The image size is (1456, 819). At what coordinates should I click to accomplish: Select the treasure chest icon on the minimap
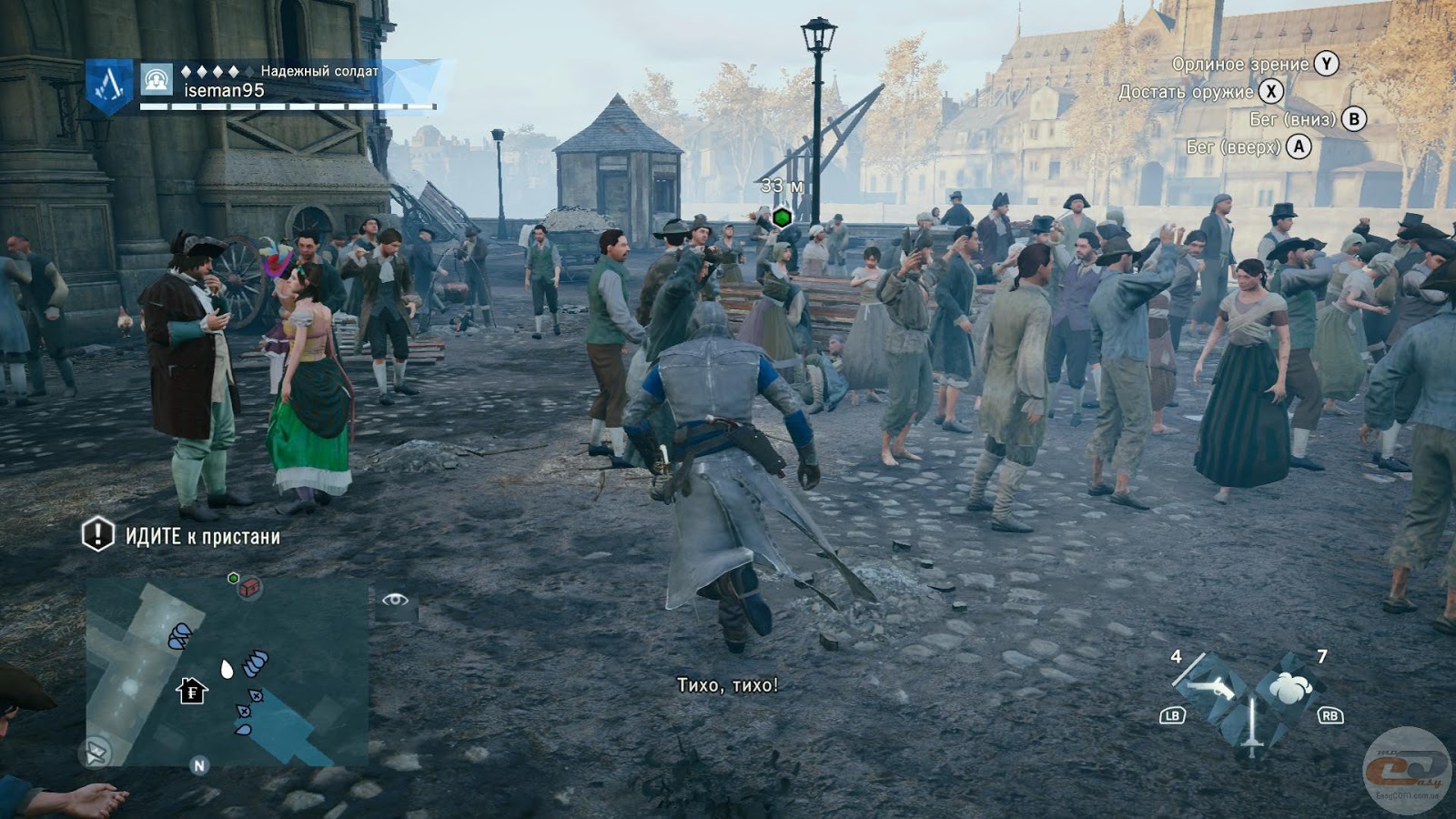pyautogui.click(x=249, y=589)
